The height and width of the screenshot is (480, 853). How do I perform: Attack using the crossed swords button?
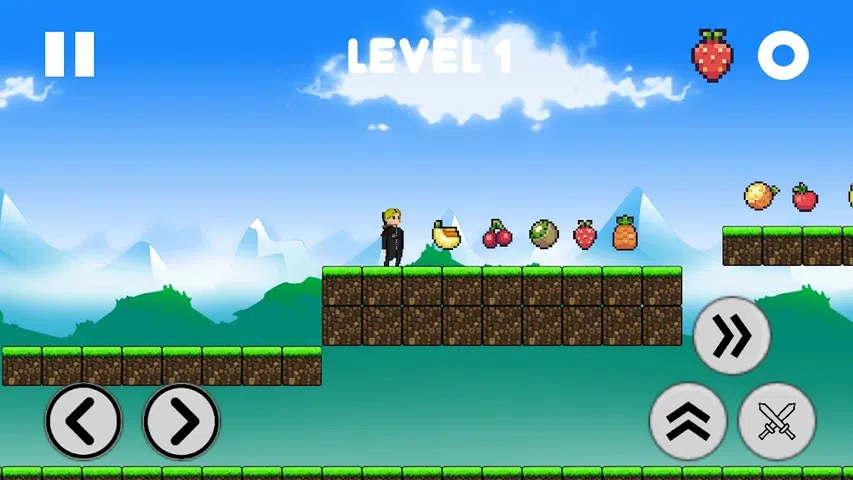coord(777,421)
